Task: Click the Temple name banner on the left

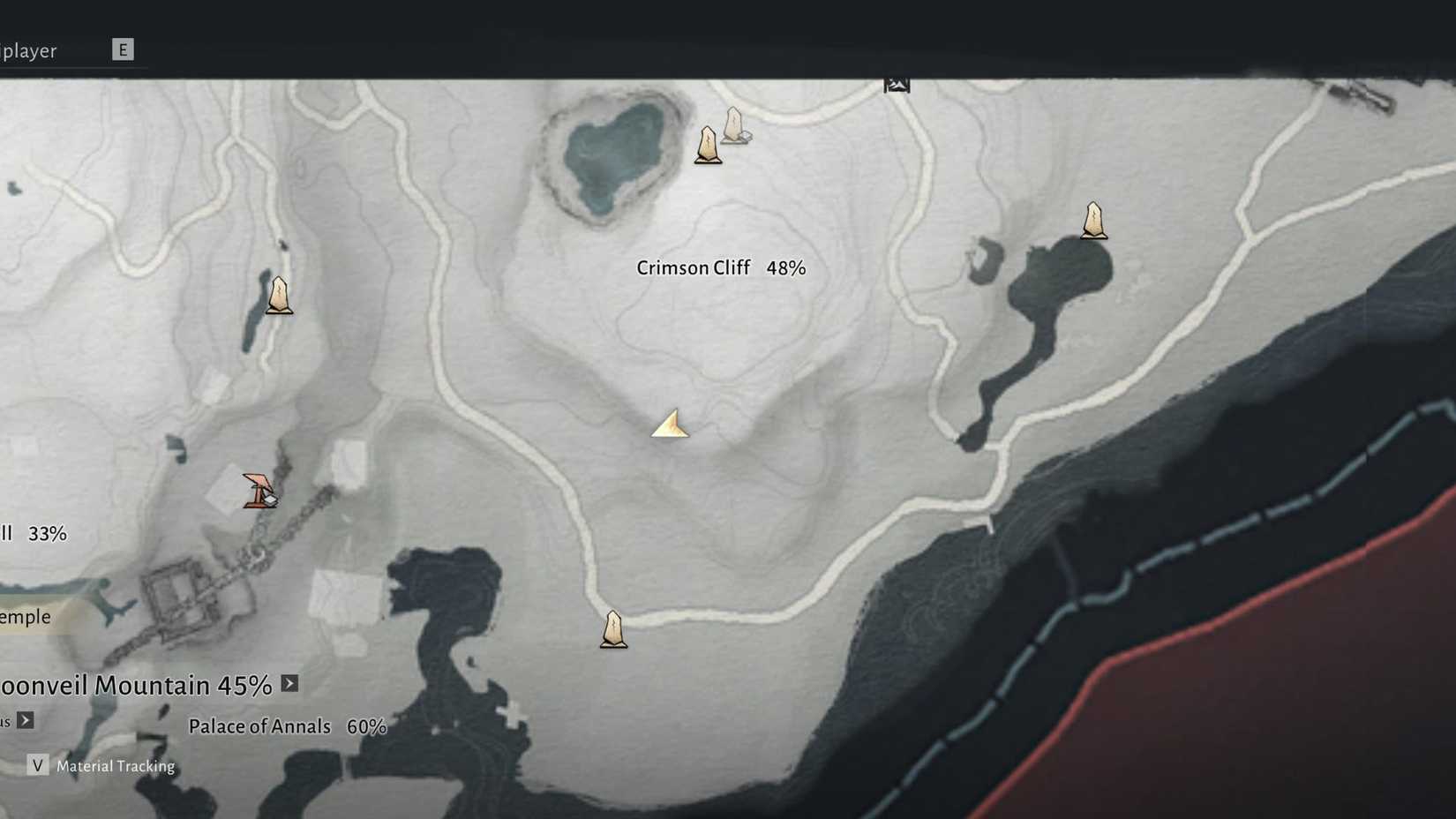Action: pyautogui.click(x=25, y=616)
